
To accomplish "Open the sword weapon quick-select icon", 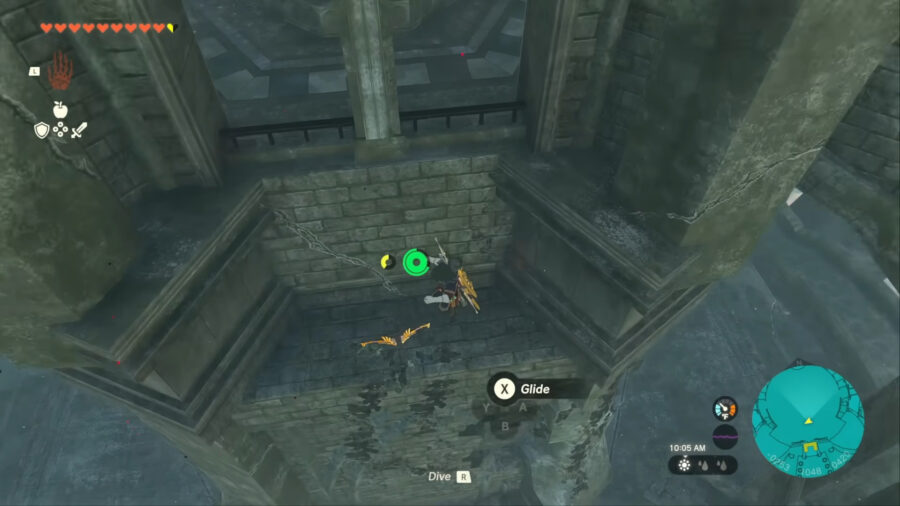I will (78, 130).
